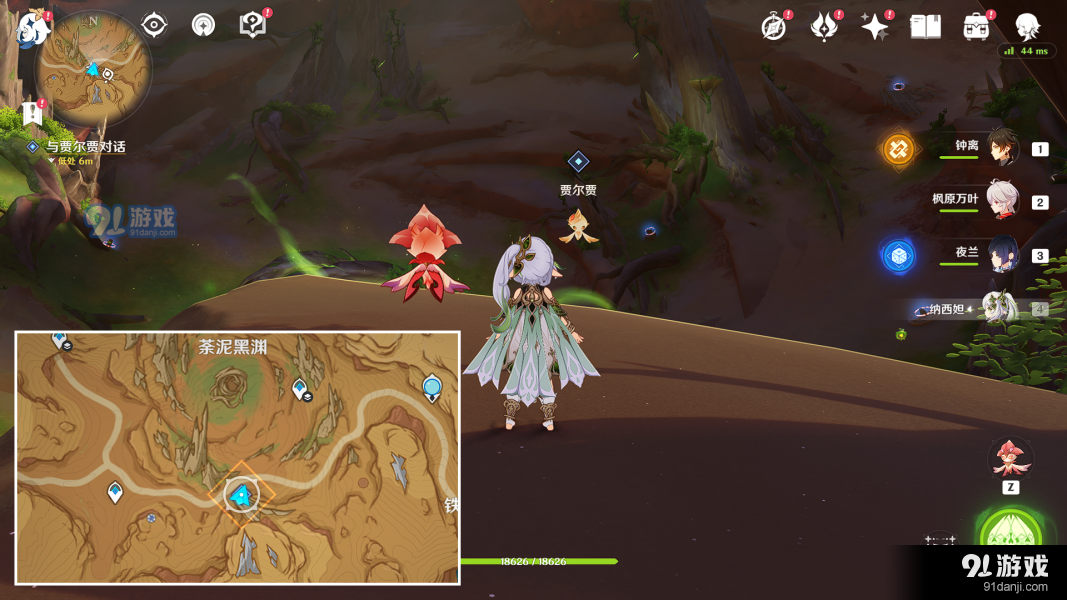Open the character profile head icon
Viewport: 1067px width, 600px height.
[1027, 27]
